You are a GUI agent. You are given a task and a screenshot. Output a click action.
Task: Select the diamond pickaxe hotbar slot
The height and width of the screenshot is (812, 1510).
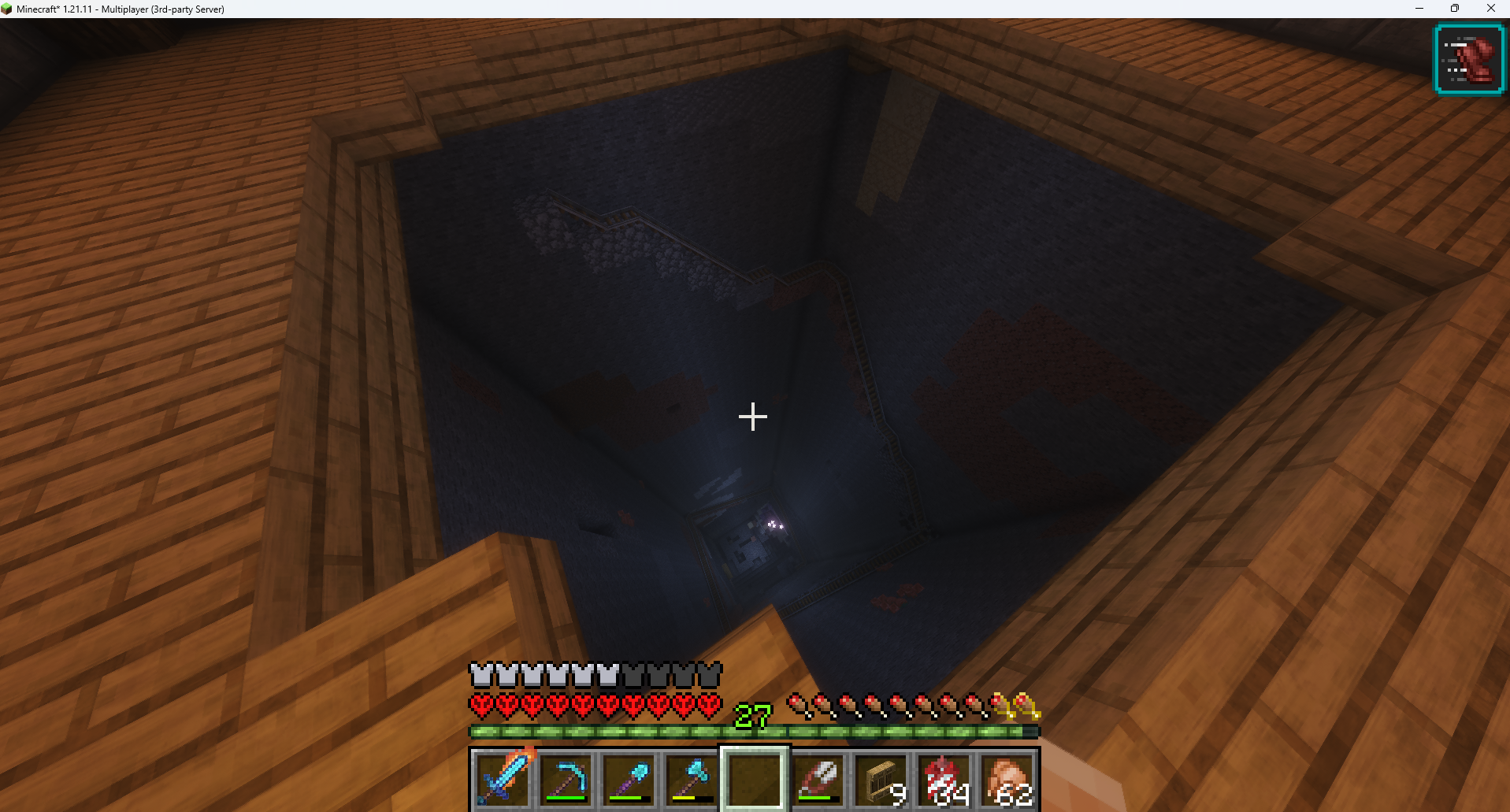565,778
